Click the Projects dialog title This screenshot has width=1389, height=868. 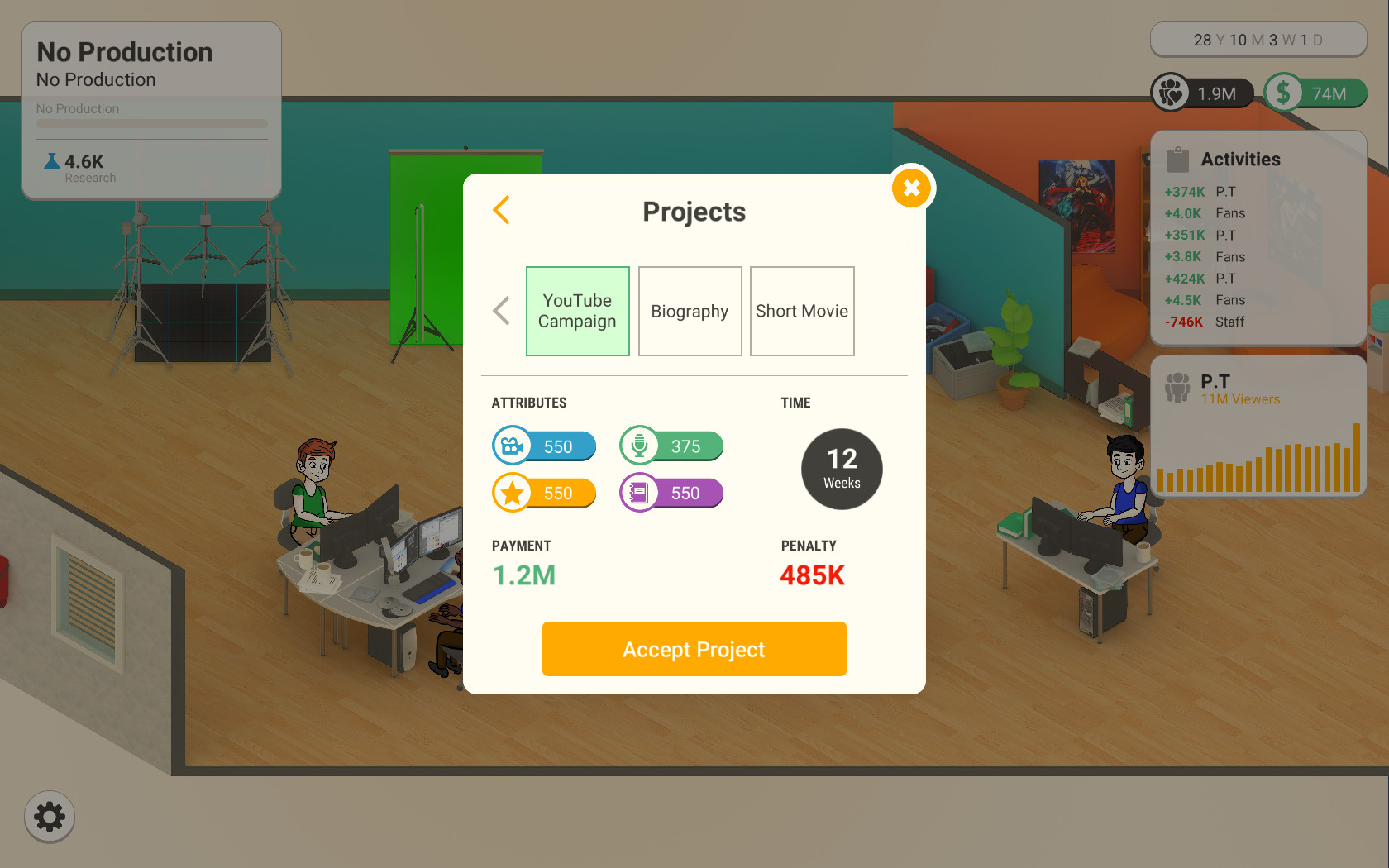click(694, 211)
